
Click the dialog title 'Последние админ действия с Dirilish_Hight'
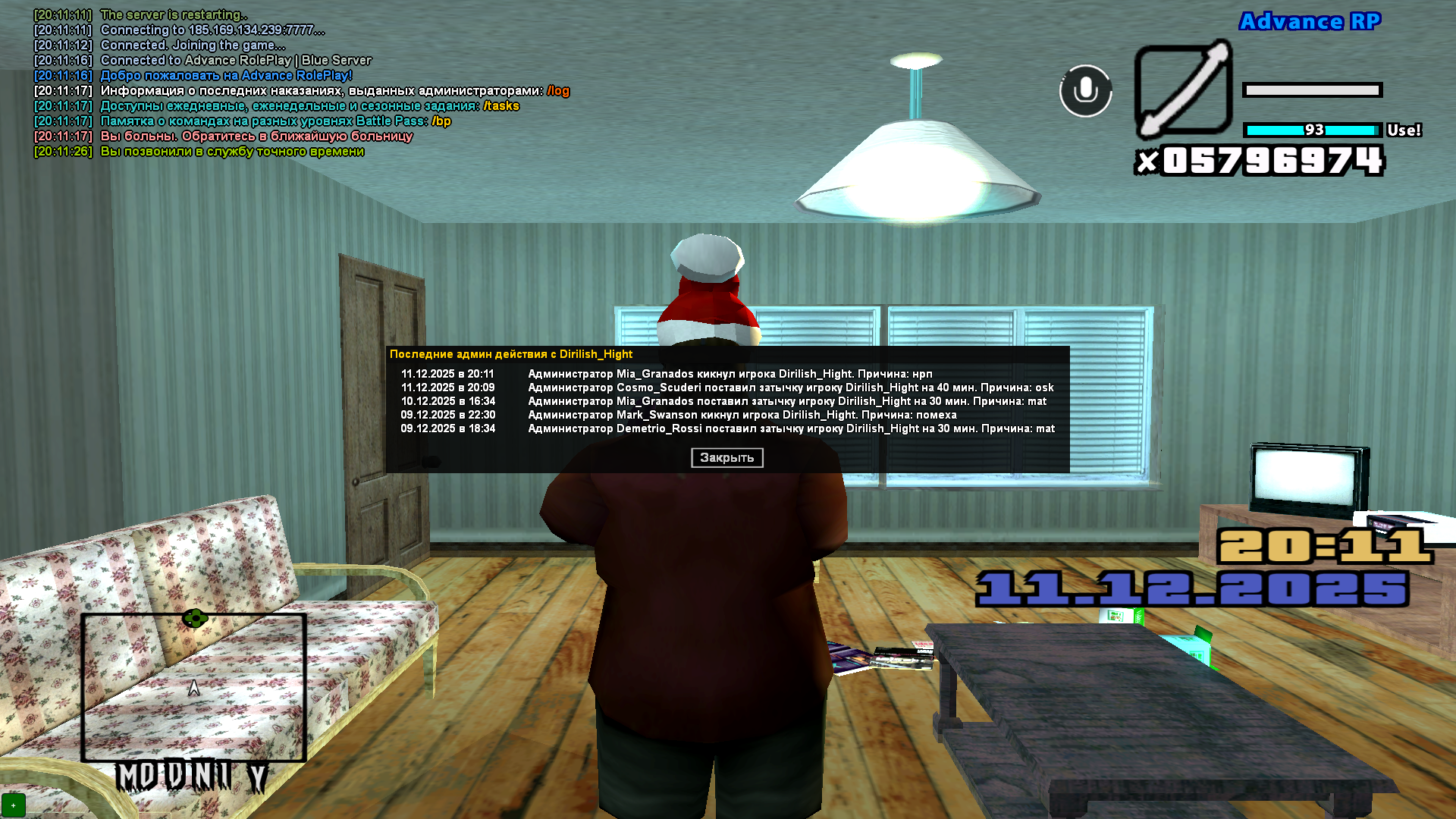[513, 354]
